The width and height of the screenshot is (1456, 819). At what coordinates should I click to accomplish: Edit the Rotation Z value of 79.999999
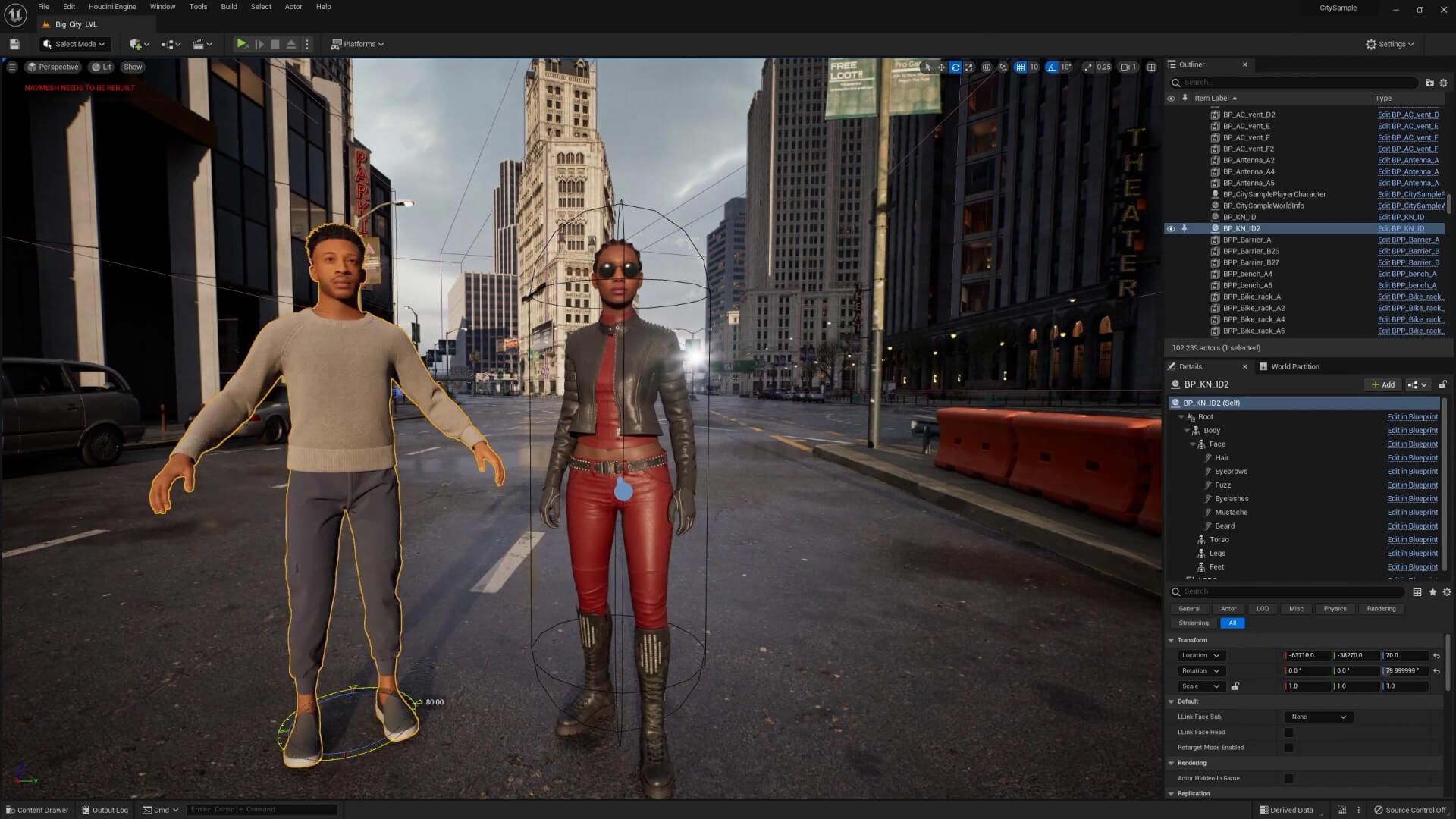(x=1404, y=670)
